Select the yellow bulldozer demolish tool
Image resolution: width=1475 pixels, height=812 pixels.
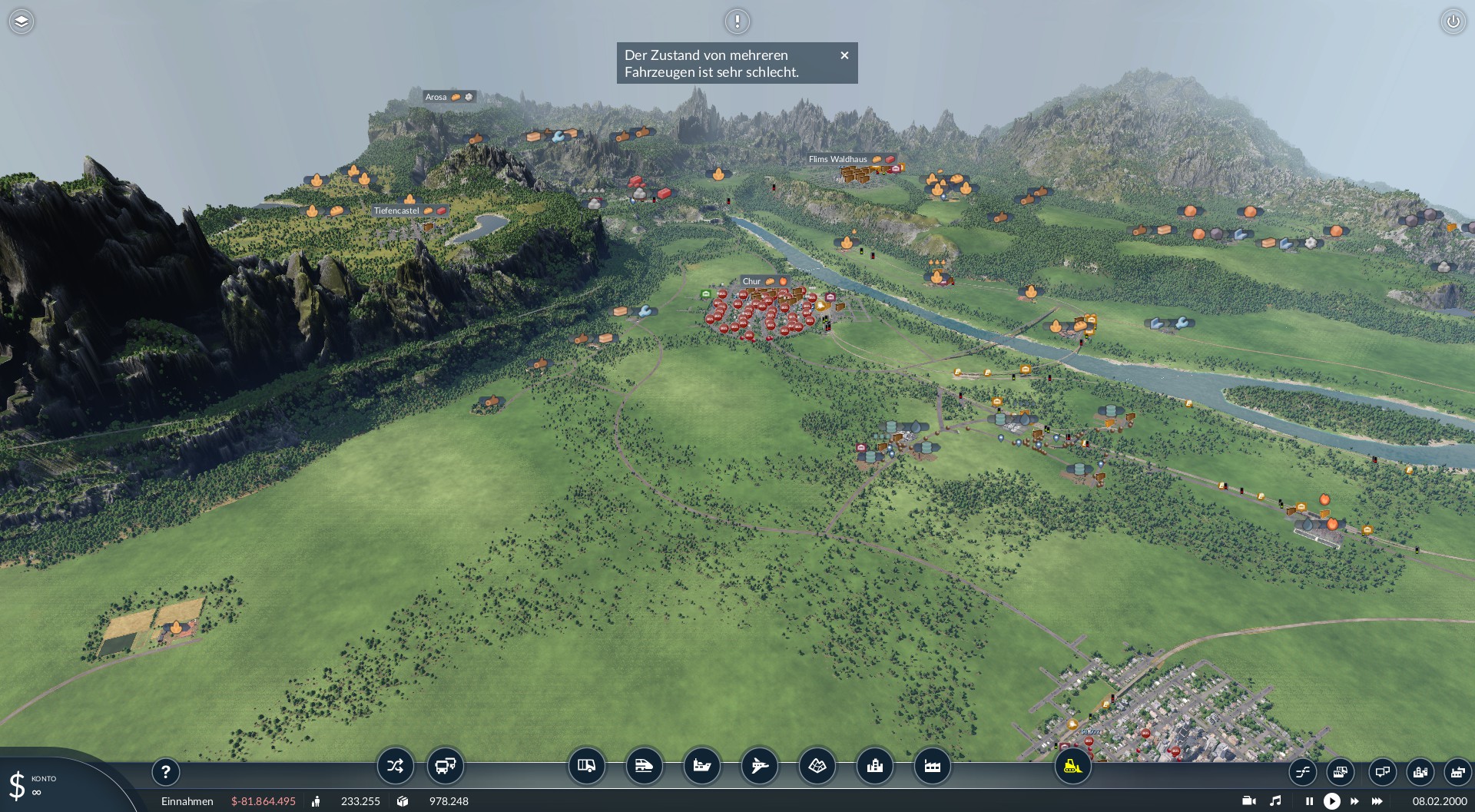coord(1072,766)
